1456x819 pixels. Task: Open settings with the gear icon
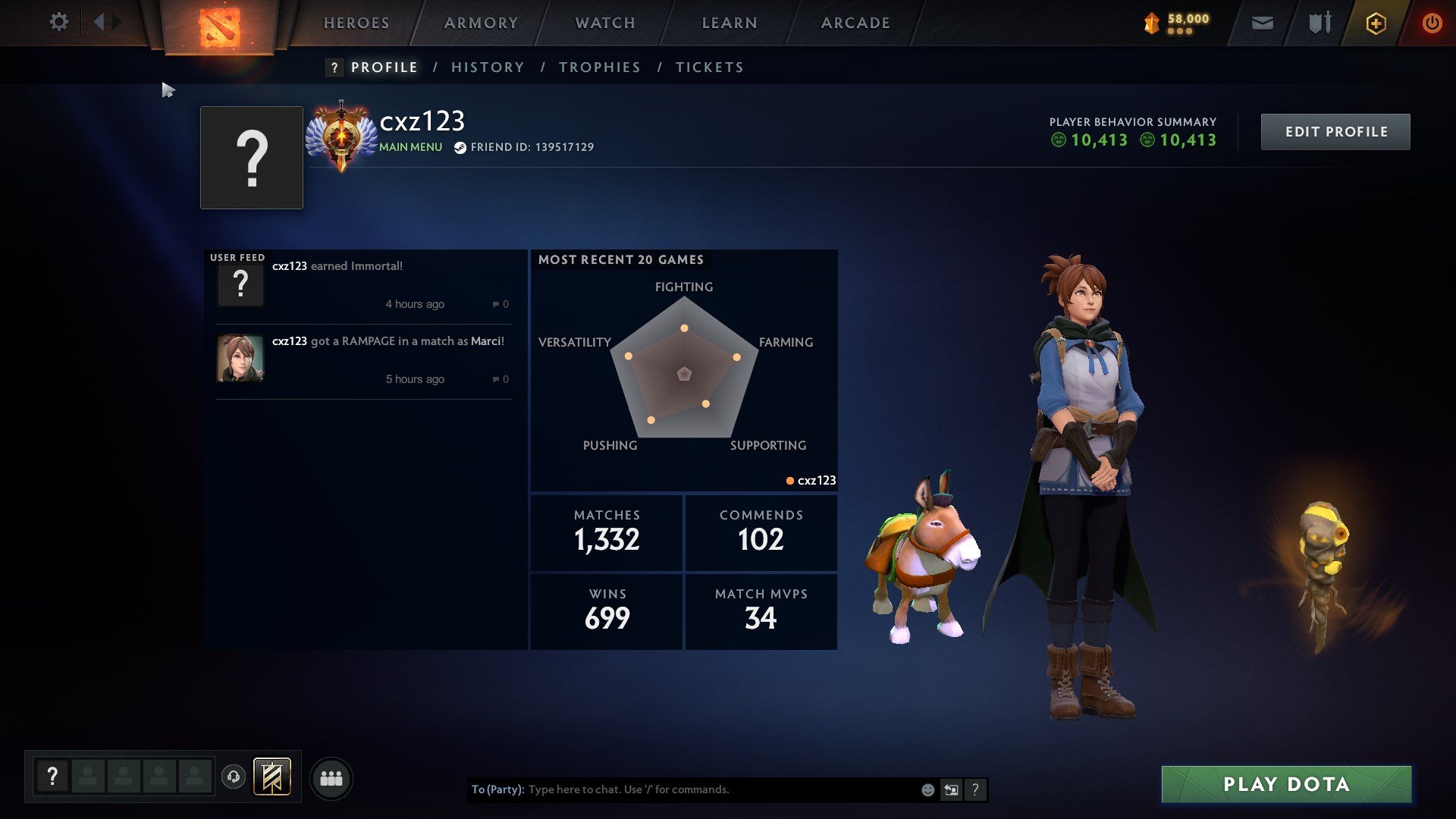pos(59,22)
